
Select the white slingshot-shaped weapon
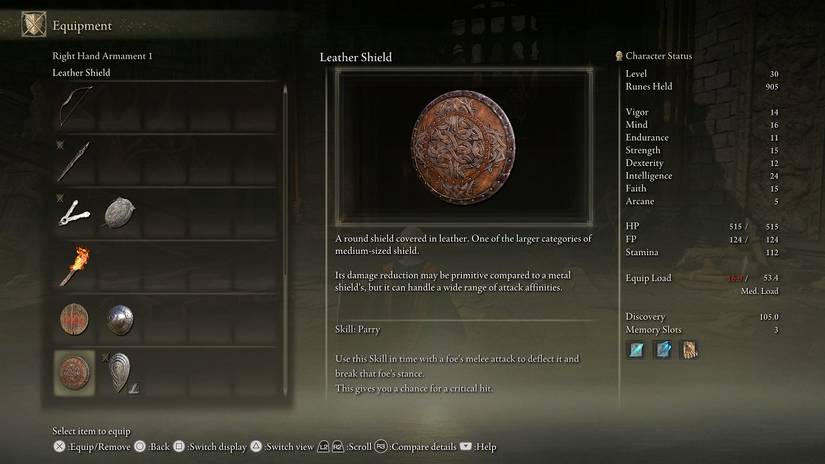(75, 210)
